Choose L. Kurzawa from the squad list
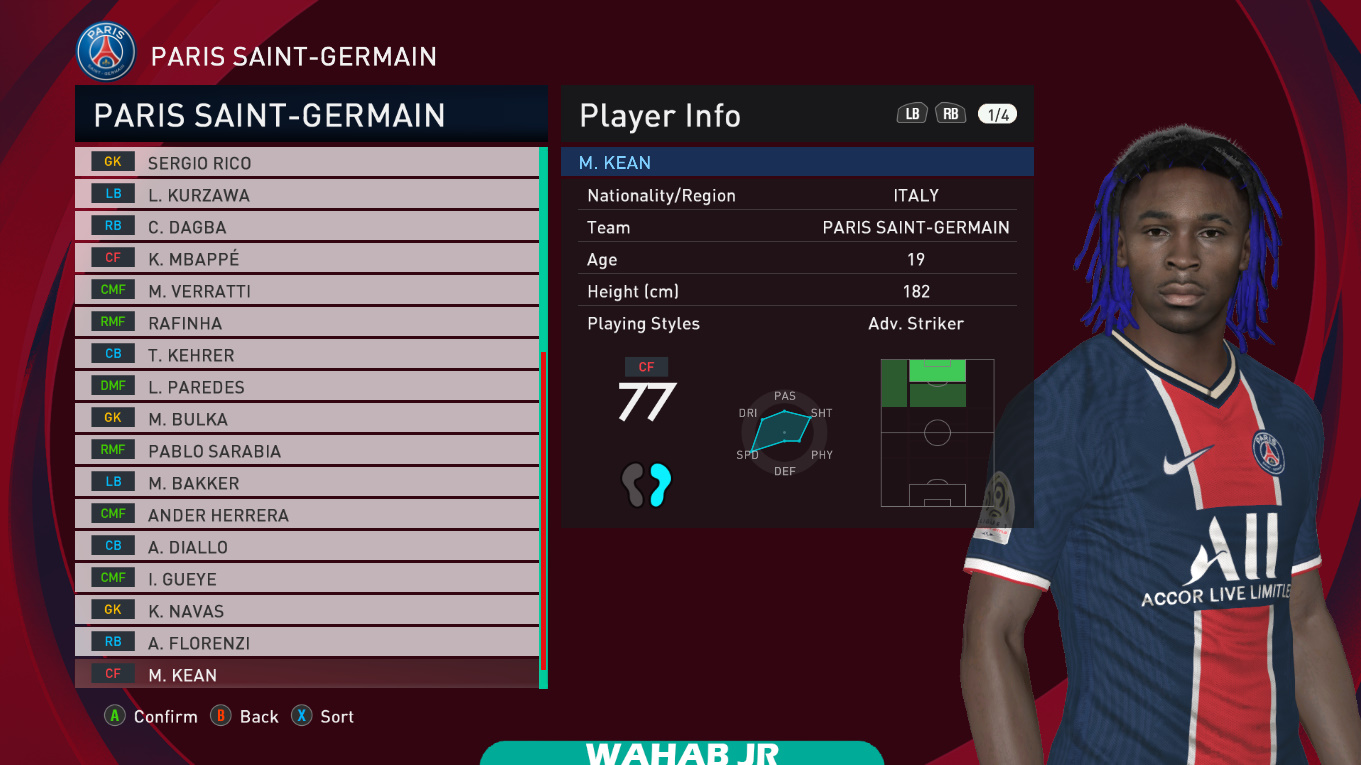Image resolution: width=1361 pixels, height=765 pixels. pyautogui.click(x=306, y=195)
